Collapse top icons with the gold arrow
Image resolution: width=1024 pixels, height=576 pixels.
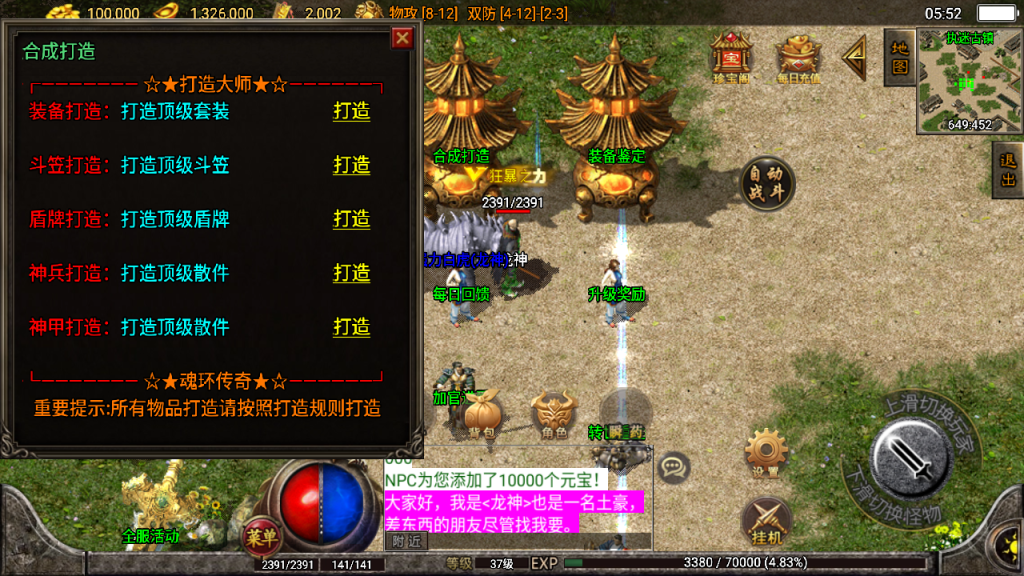point(855,59)
